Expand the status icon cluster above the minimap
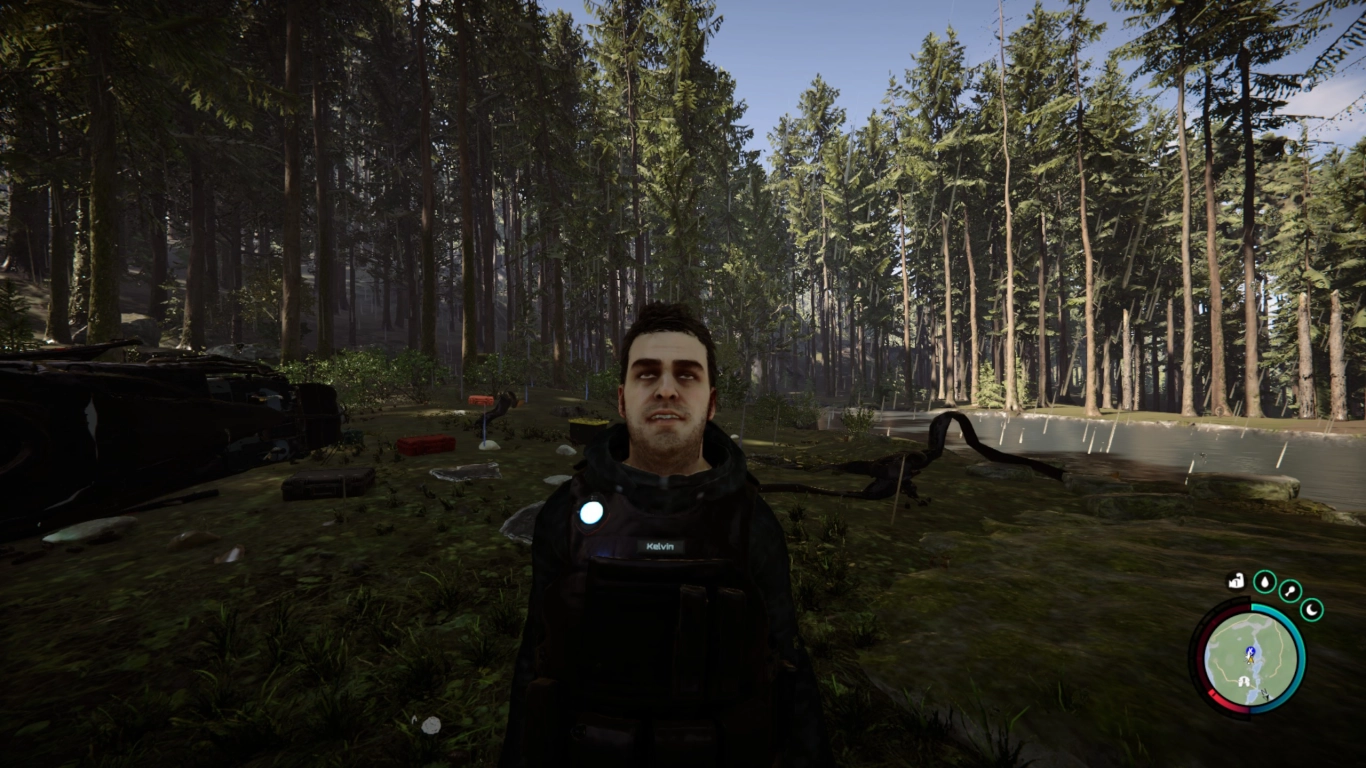The image size is (1366, 768). (1264, 583)
